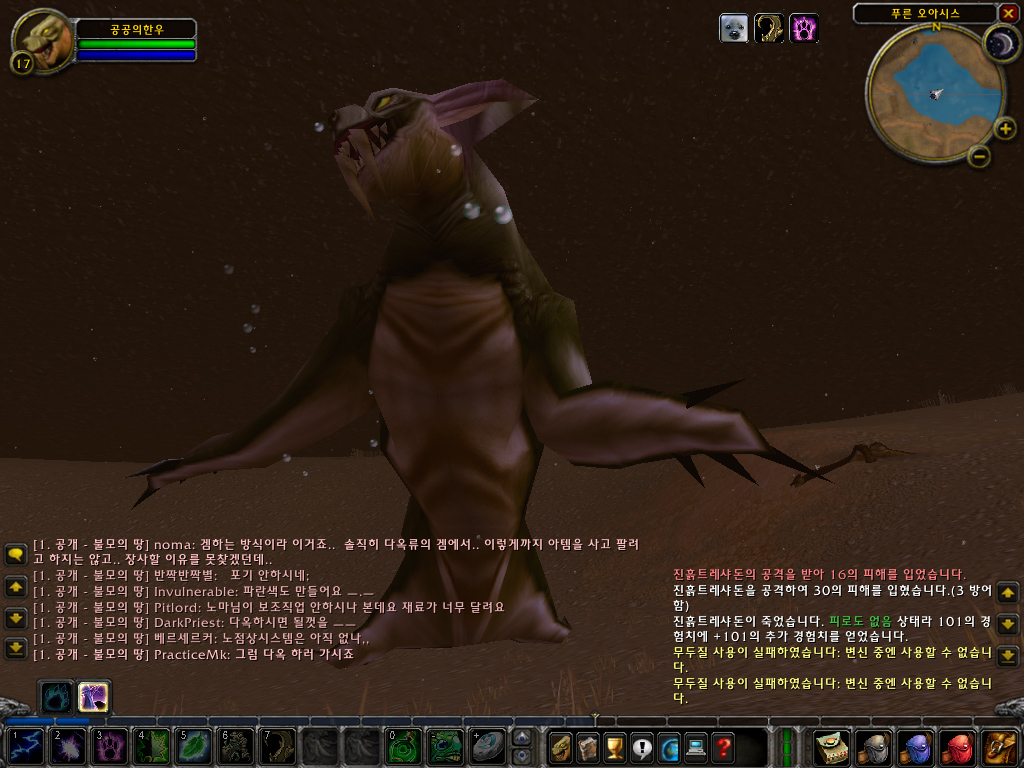Screen dimensions: 1024x768
Task: Open the character info panel
Action: click(561, 747)
